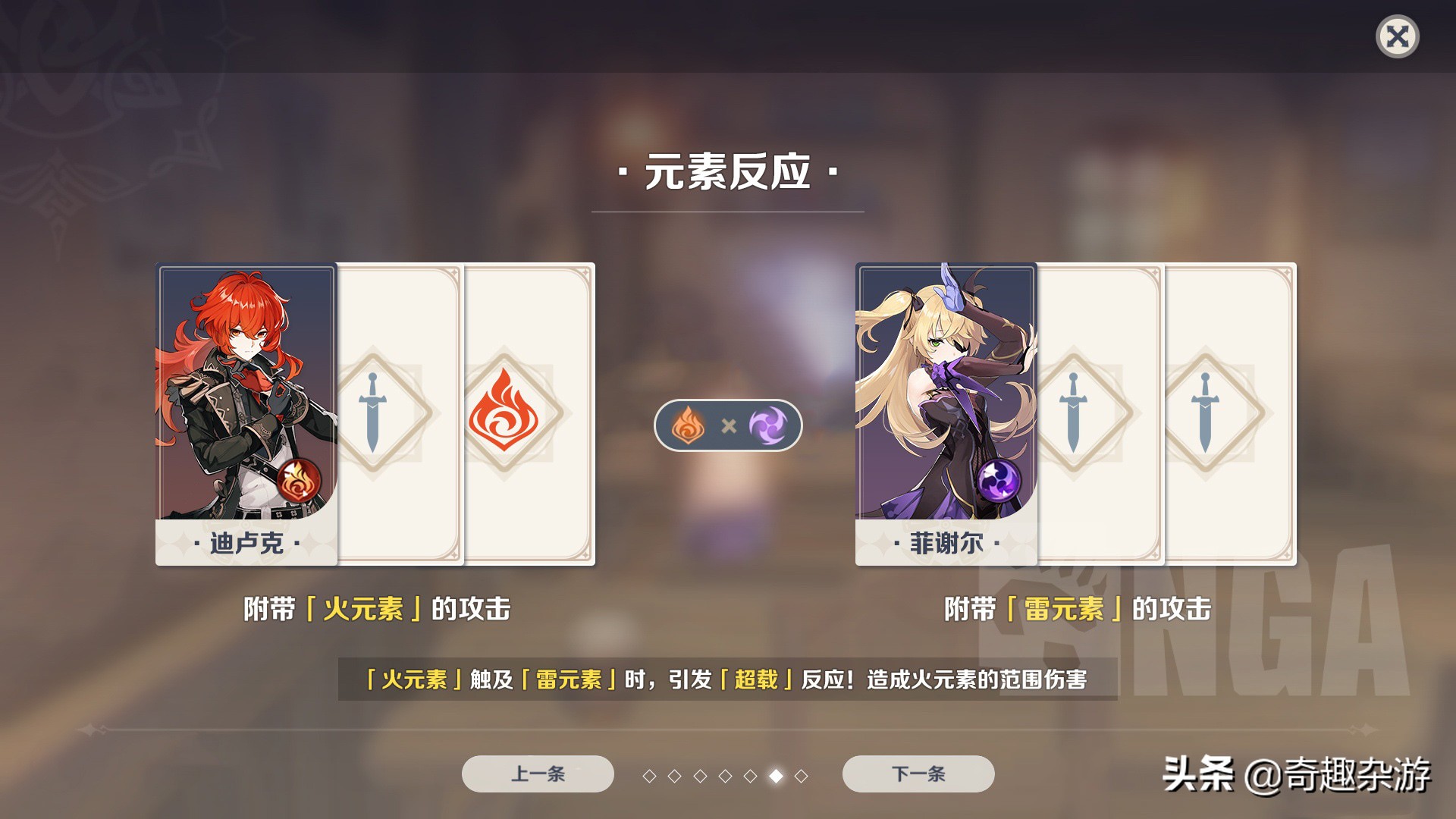The height and width of the screenshot is (819, 1456).
Task: Click the 上一条 button
Action: click(538, 774)
